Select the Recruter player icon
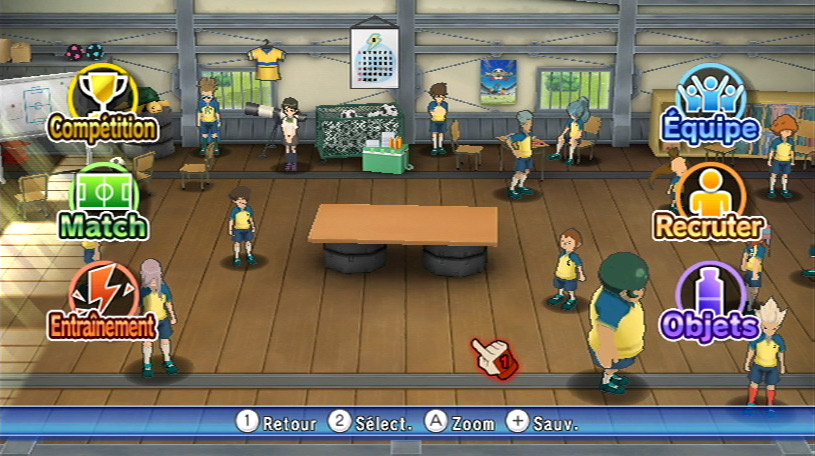Image resolution: width=815 pixels, height=456 pixels. [x=710, y=202]
